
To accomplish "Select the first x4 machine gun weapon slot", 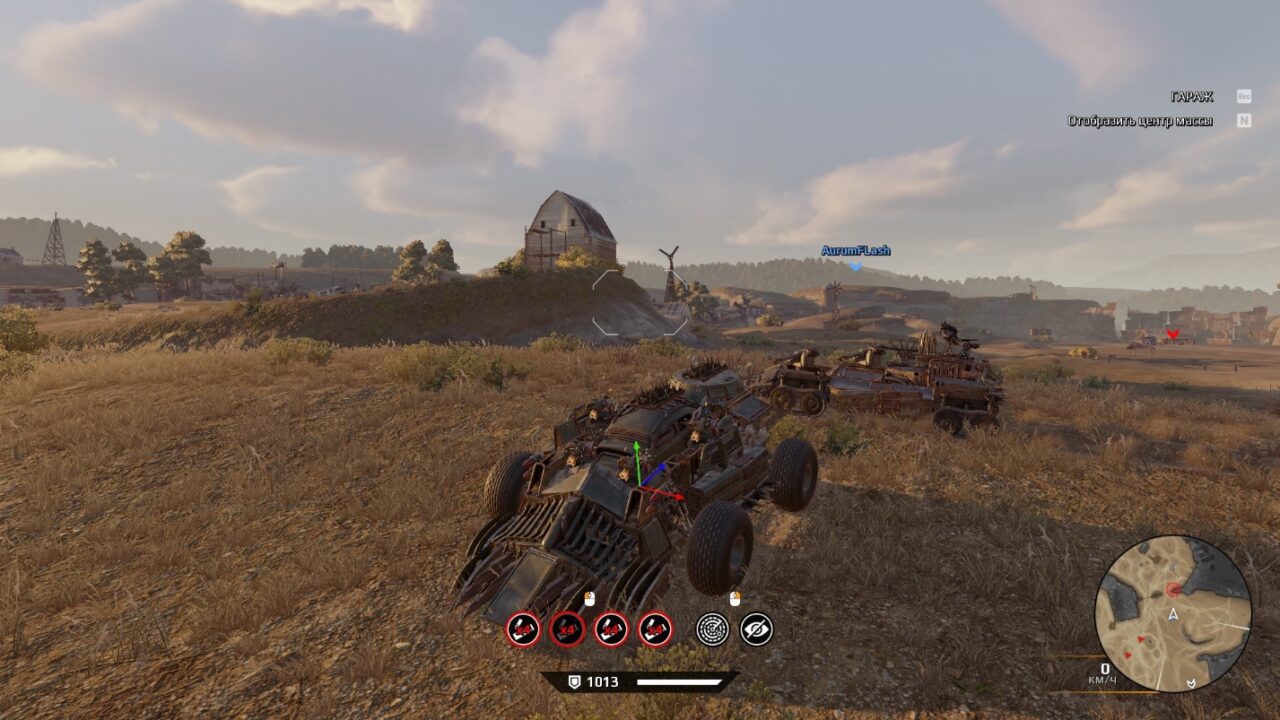I will point(522,629).
